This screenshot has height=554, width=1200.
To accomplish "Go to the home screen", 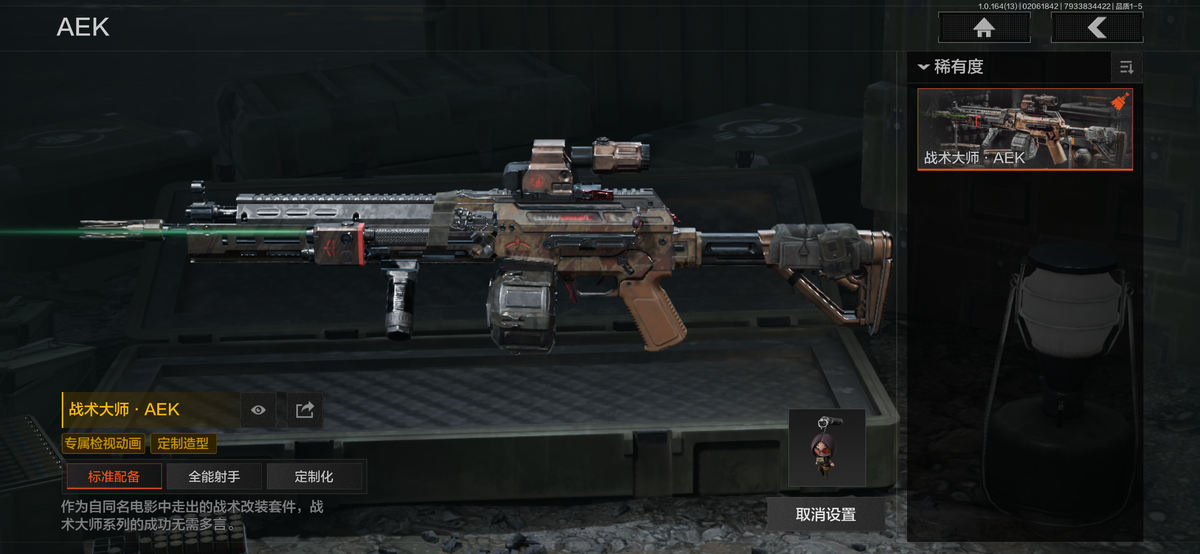I will (984, 28).
